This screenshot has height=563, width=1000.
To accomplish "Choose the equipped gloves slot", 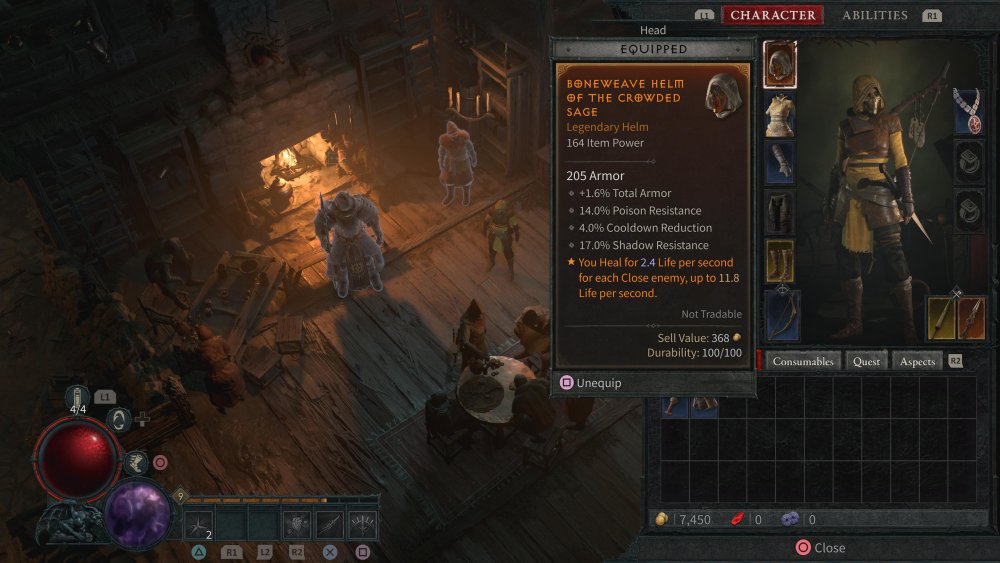I will point(780,162).
